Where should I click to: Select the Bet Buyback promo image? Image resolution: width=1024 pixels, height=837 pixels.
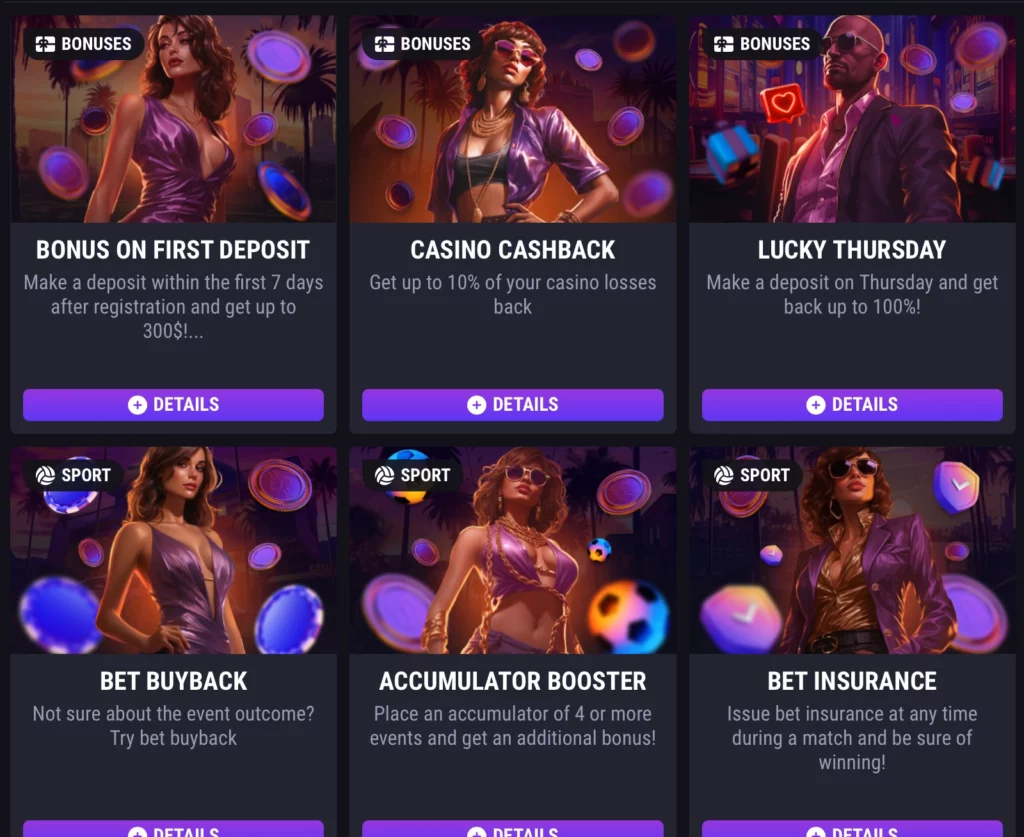[173, 560]
